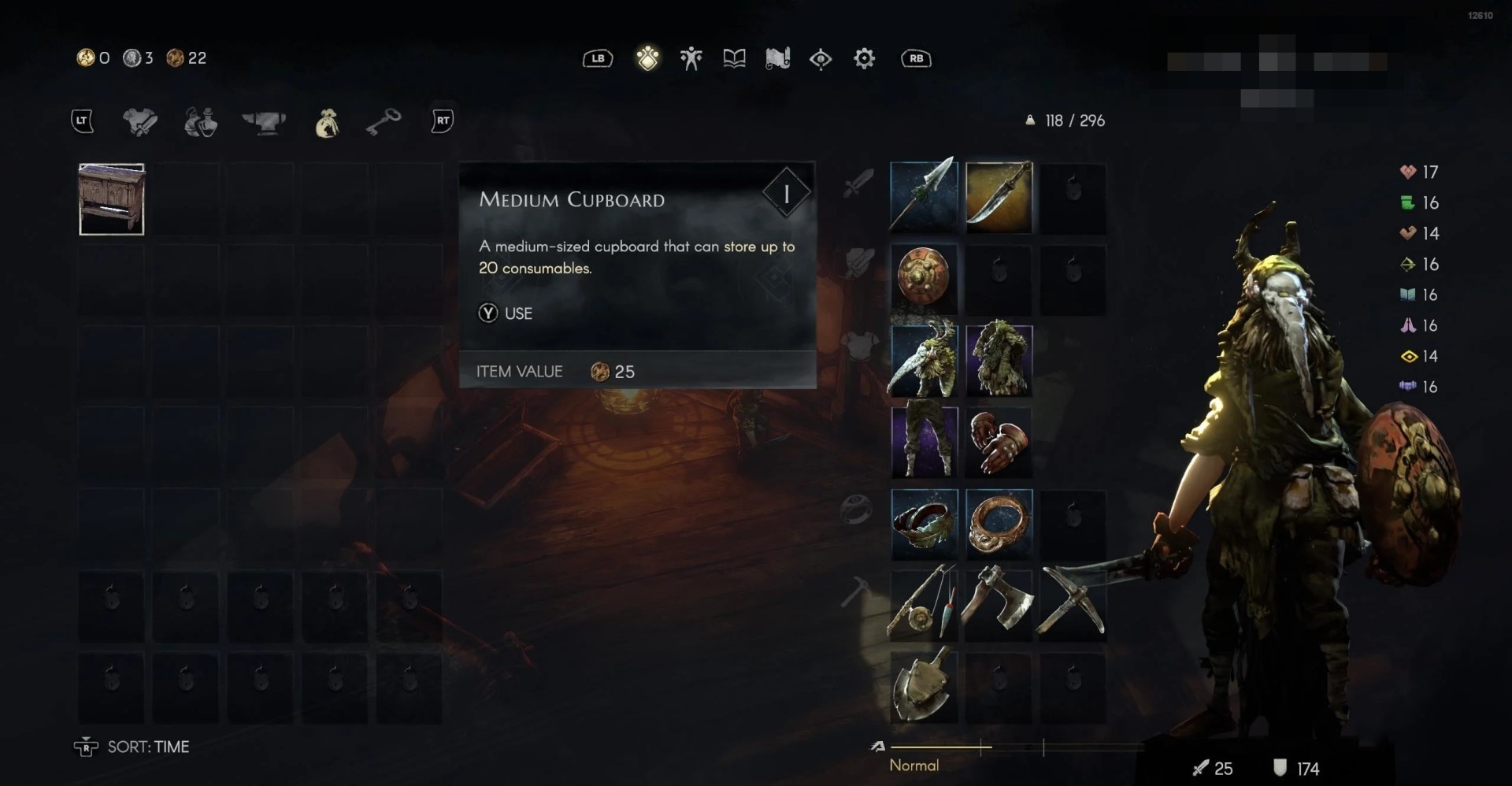Open the key items category
This screenshot has height=786, width=1512.
[x=384, y=121]
